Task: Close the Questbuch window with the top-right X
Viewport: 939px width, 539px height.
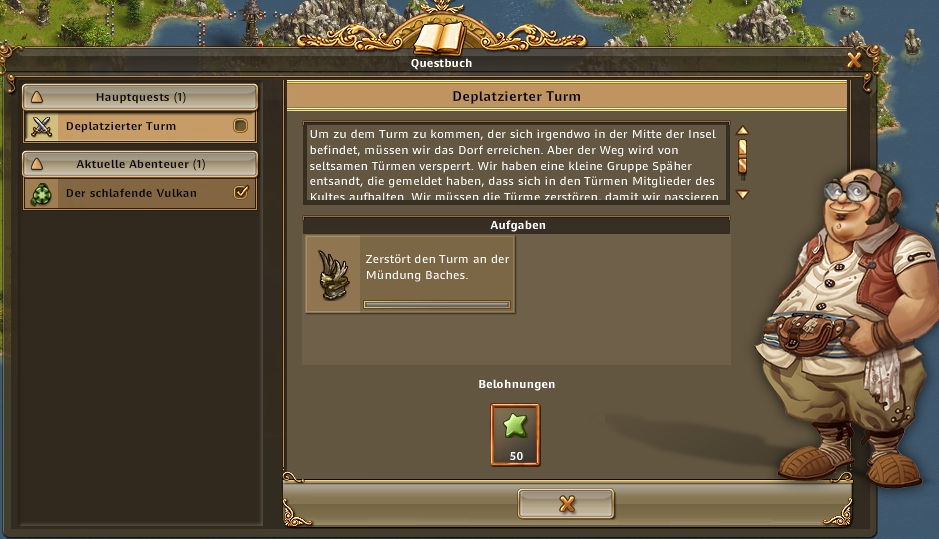Action: tap(854, 60)
